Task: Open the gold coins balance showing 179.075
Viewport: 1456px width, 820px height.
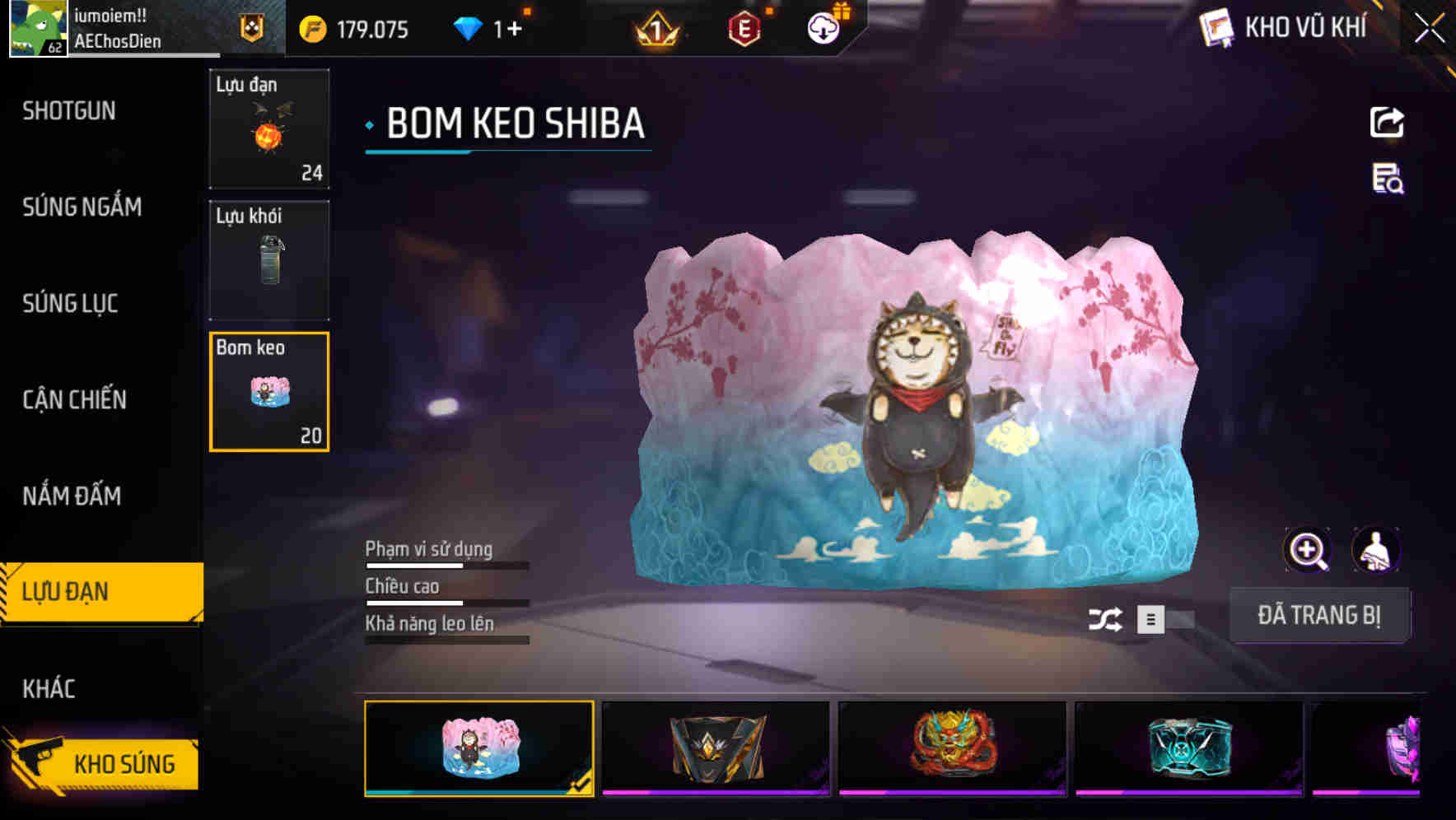Action: click(354, 29)
